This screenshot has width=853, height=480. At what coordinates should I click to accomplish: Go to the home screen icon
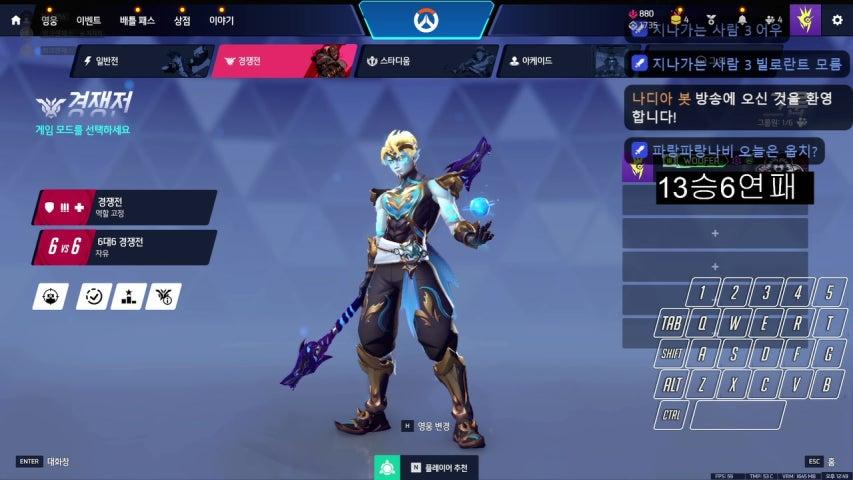[16, 20]
